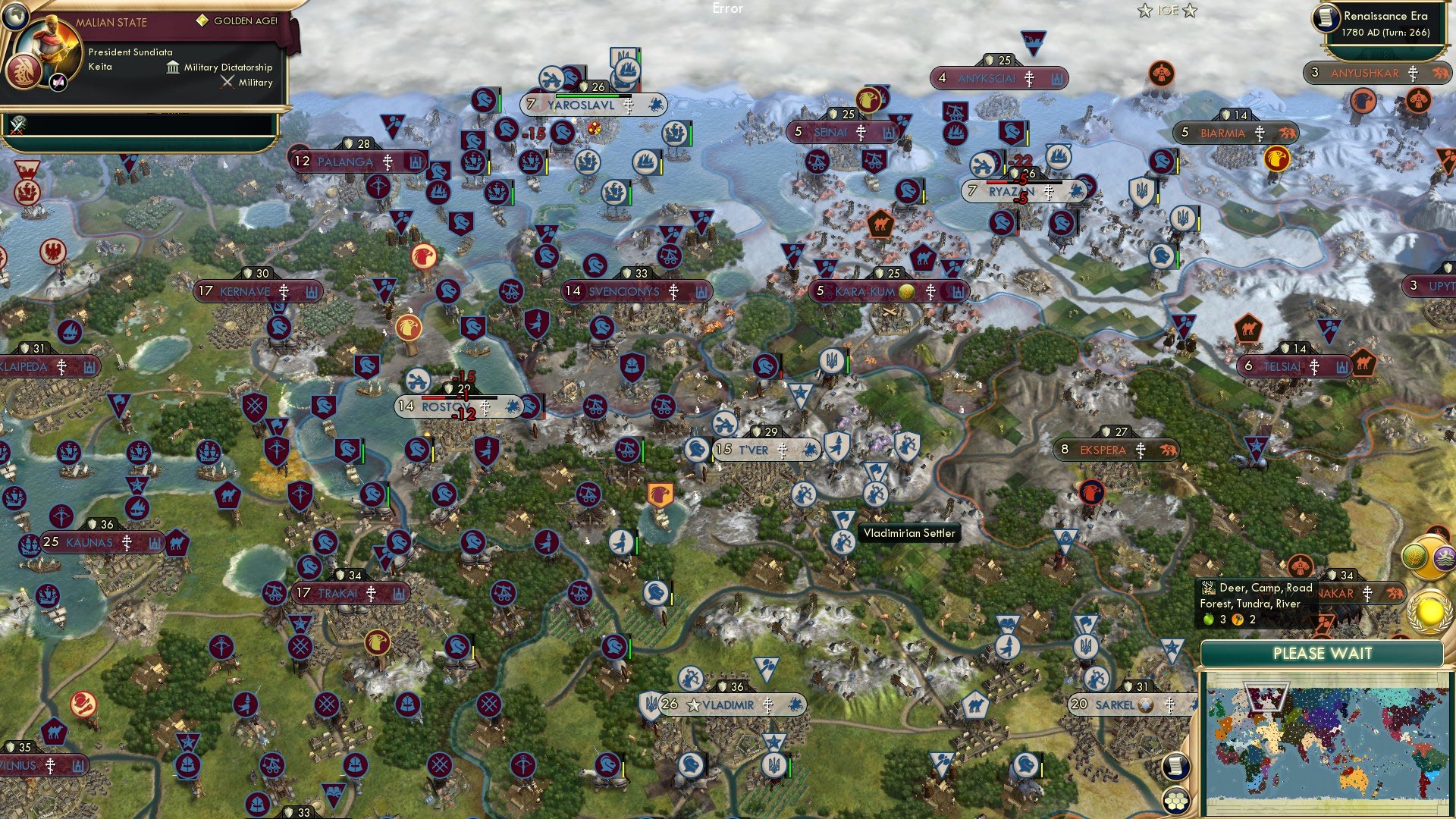The width and height of the screenshot is (1456, 819).
Task: Open strategic view with the globe icon
Action: 15,18
